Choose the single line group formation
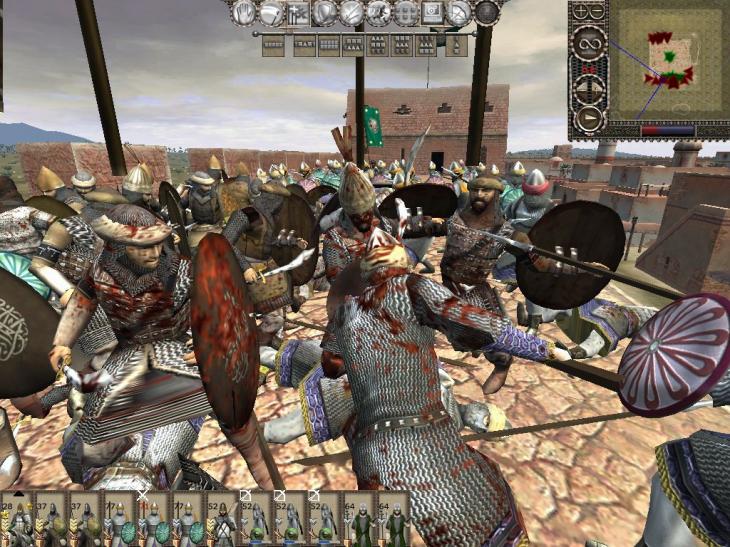Screen dimensions: 730x547 pyautogui.click(x=273, y=45)
